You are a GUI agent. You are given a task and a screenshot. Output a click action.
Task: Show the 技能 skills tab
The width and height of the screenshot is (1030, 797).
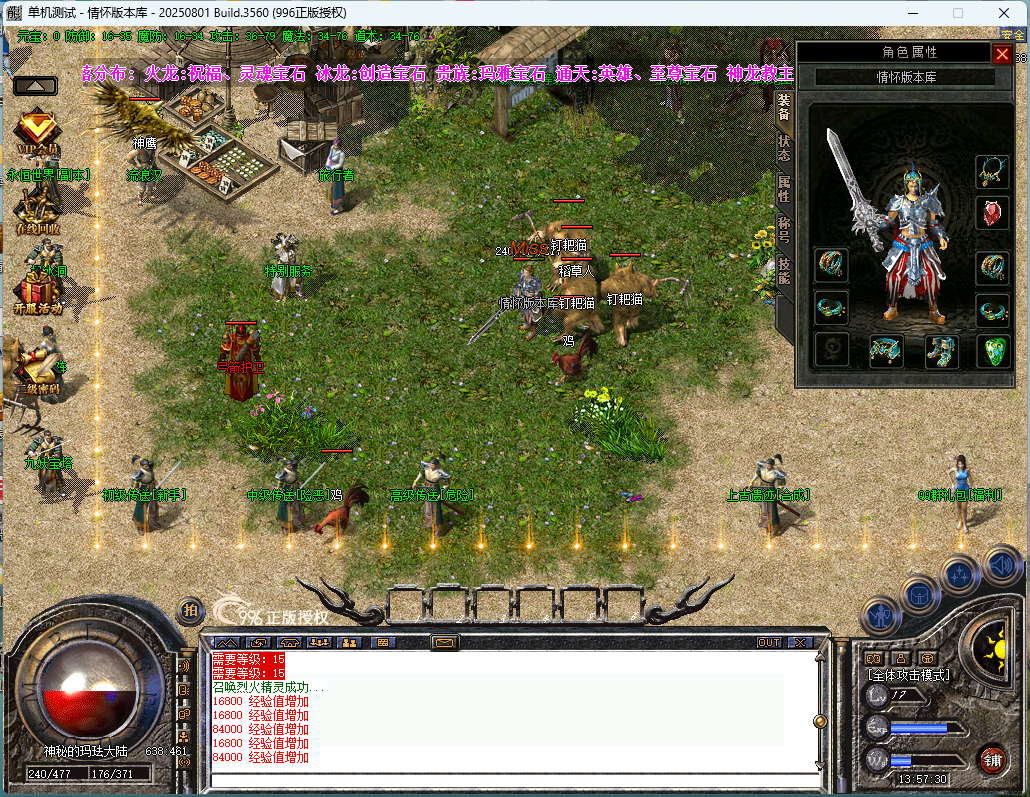(x=784, y=270)
